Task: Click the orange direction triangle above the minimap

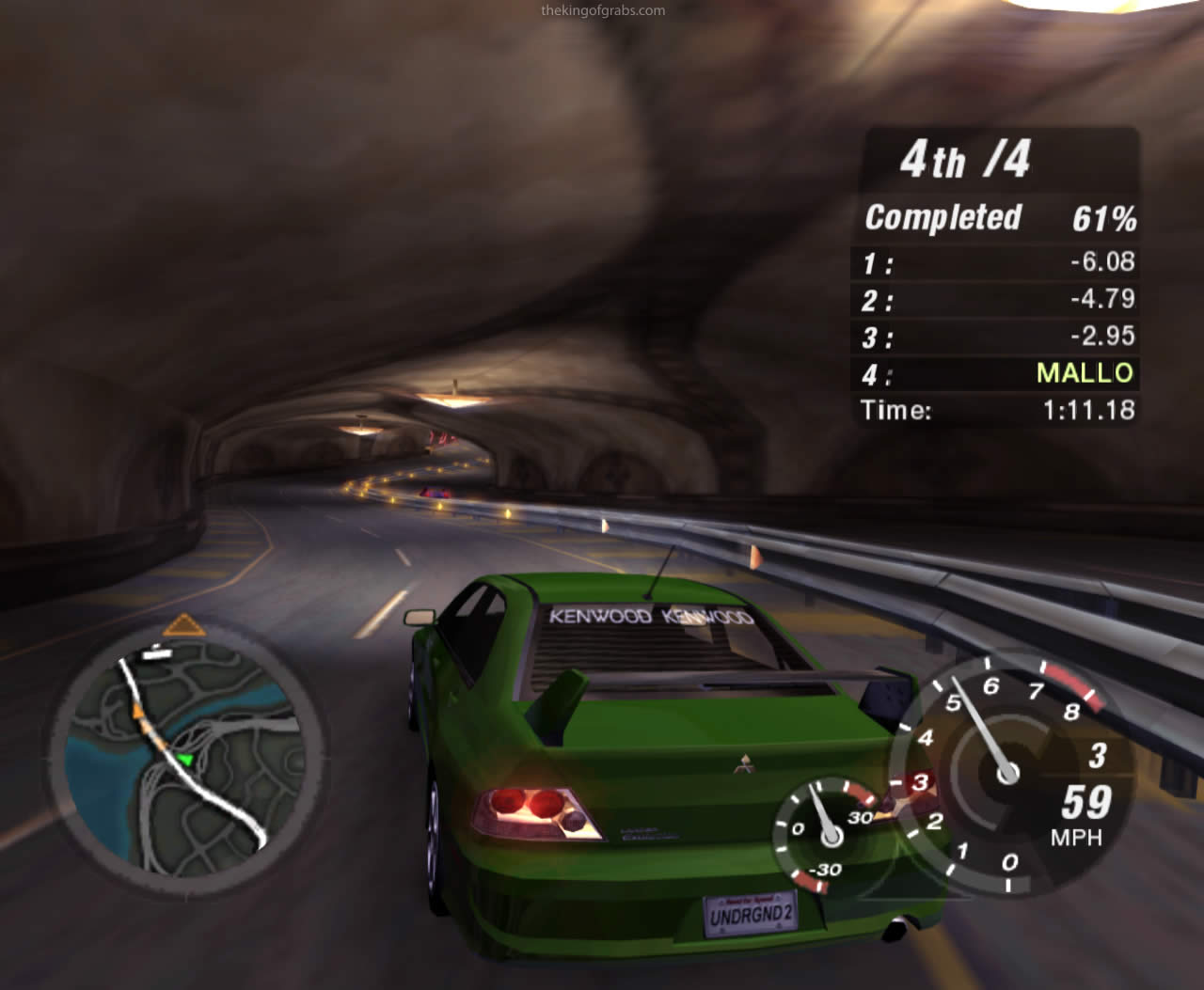Action: point(183,625)
